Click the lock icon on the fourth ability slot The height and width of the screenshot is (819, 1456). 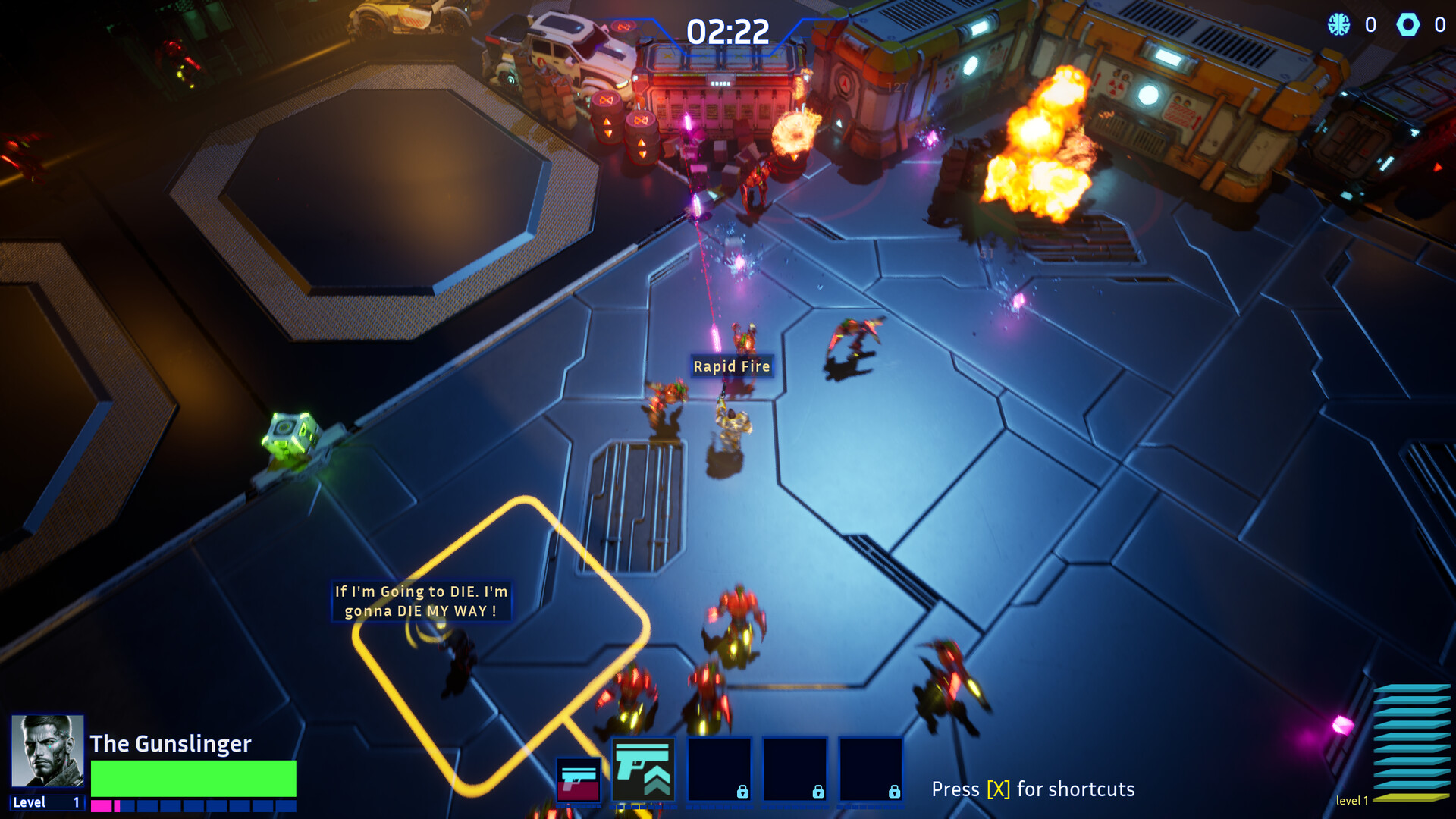(x=818, y=792)
